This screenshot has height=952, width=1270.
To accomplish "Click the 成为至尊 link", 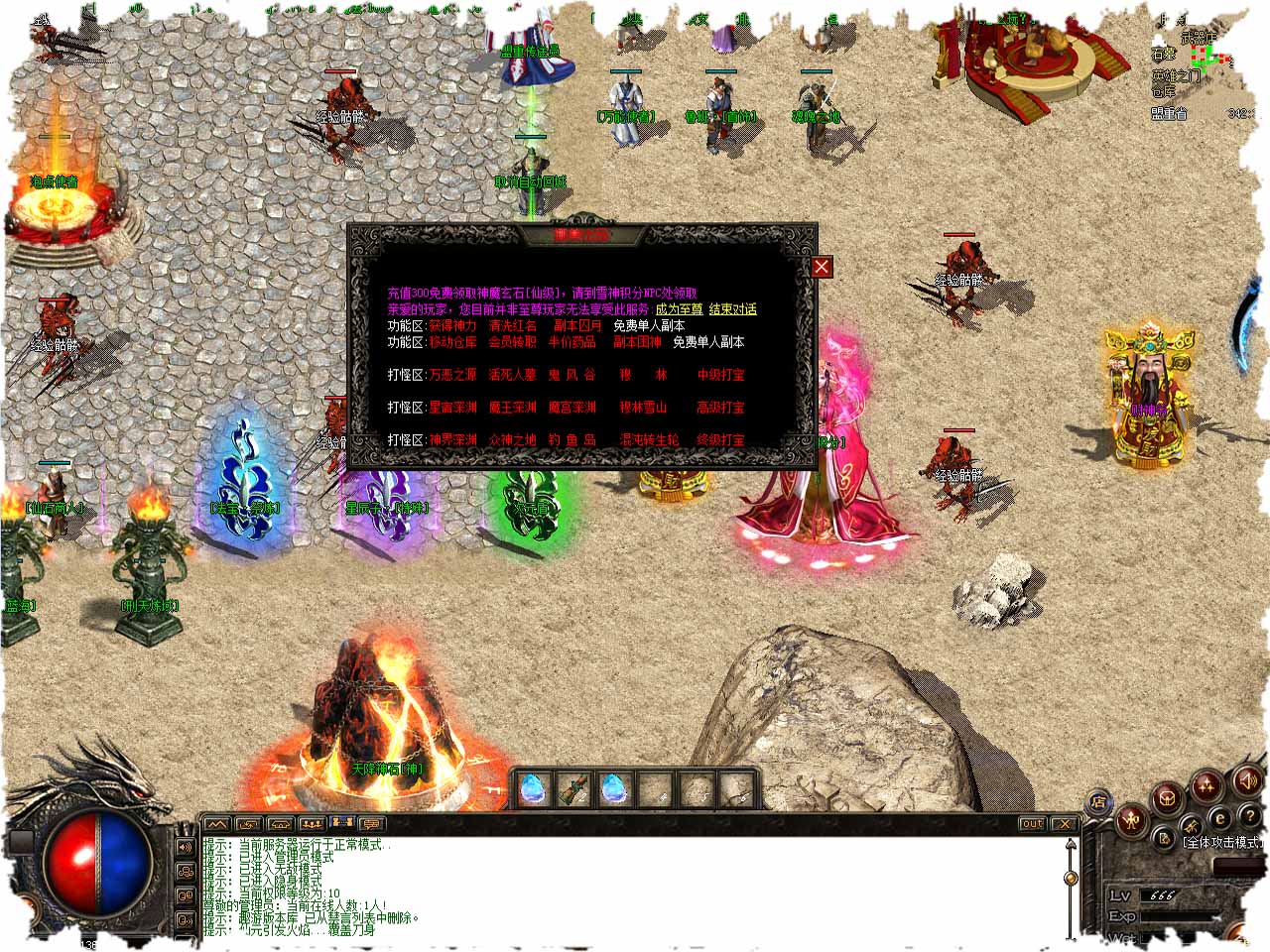I will coord(679,309).
